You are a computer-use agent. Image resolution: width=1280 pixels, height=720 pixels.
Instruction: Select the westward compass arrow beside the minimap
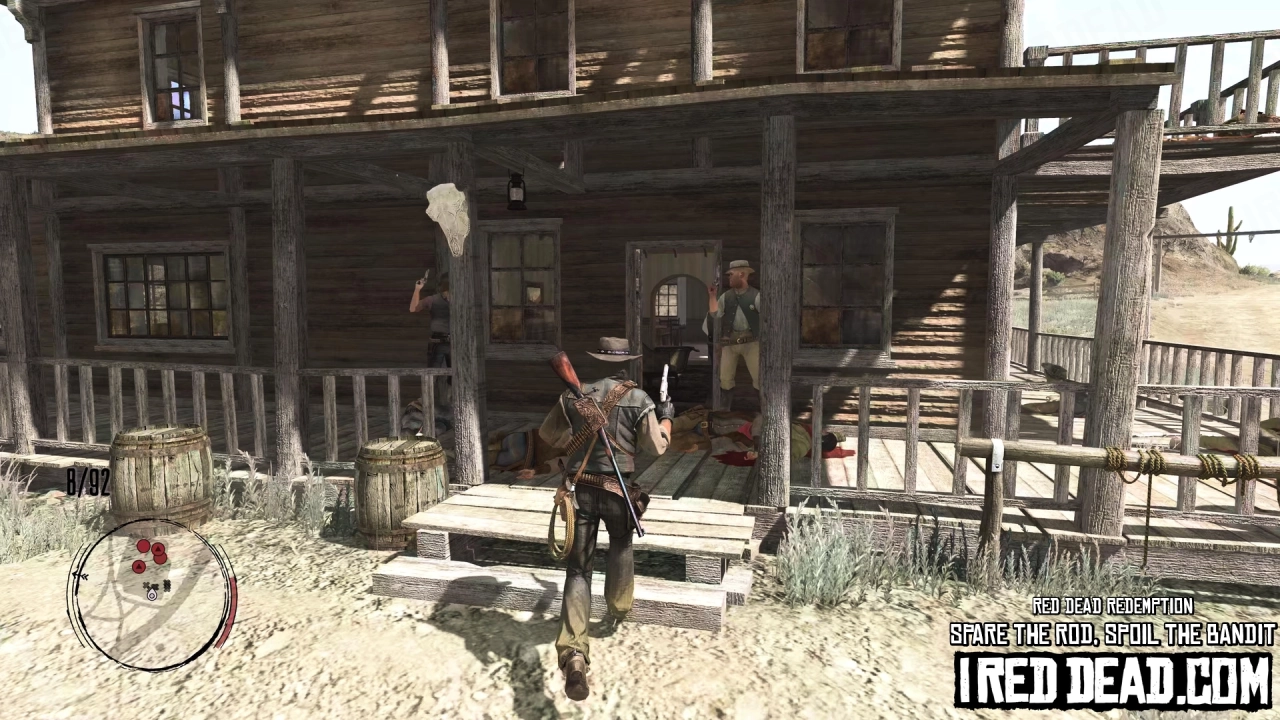[x=81, y=576]
